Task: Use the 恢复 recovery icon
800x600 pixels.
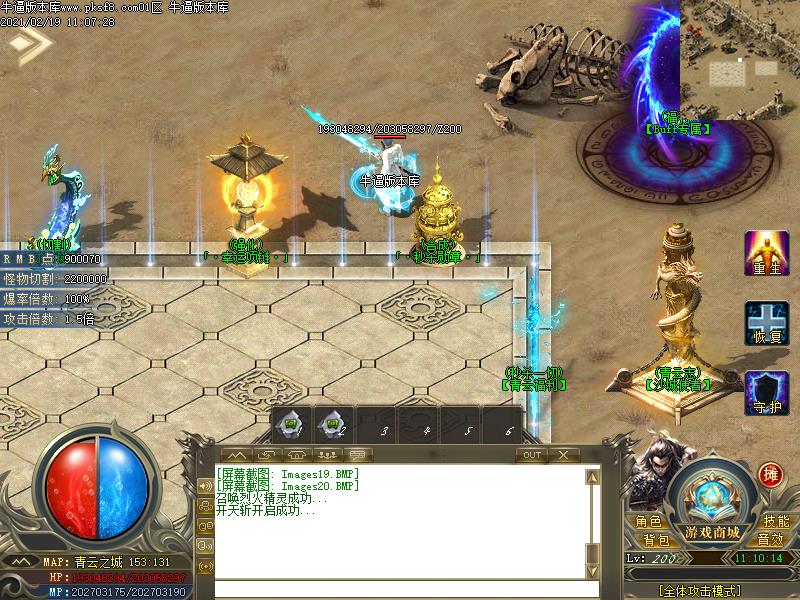Action: (766, 324)
